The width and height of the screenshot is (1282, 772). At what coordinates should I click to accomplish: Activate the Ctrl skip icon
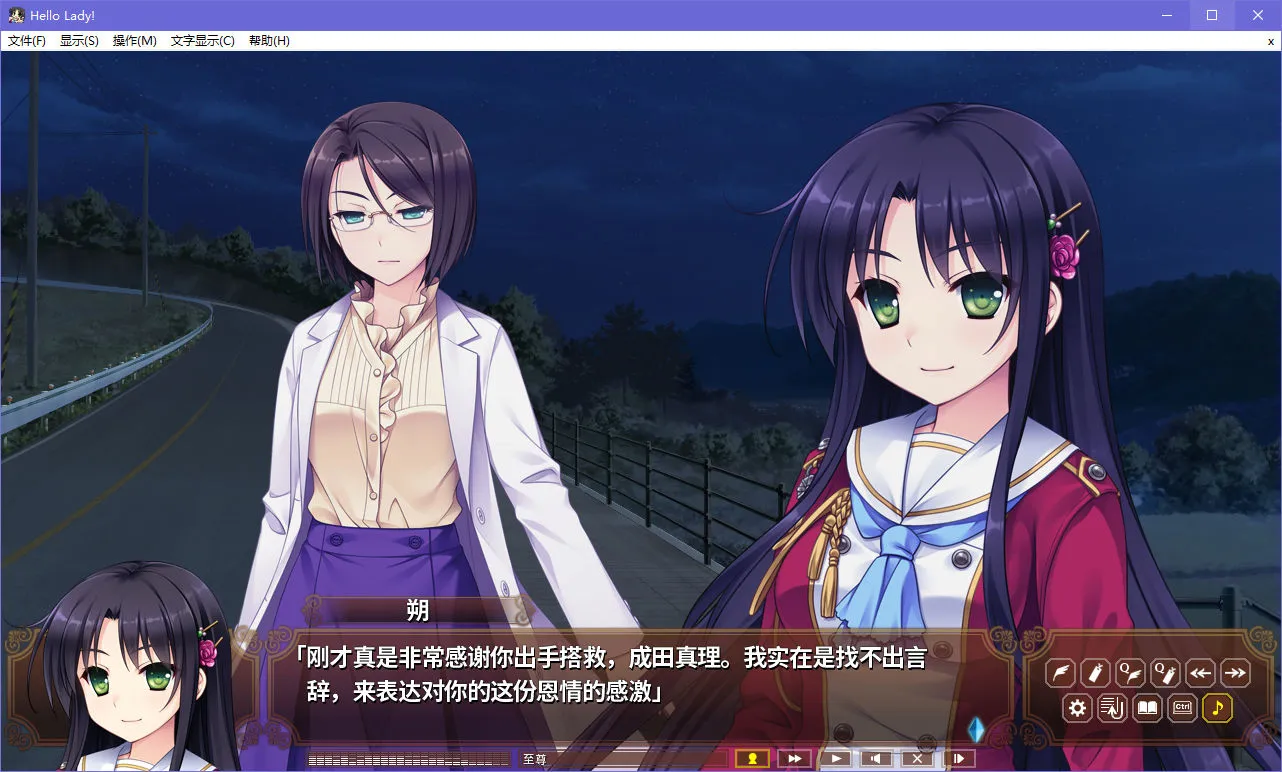1182,708
